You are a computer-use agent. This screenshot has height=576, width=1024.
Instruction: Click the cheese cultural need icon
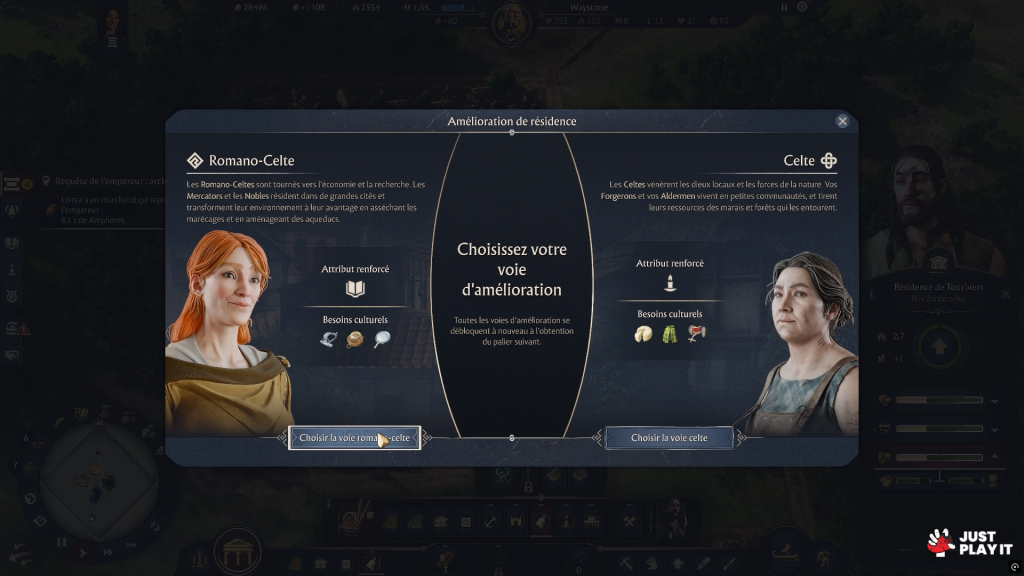tap(644, 335)
